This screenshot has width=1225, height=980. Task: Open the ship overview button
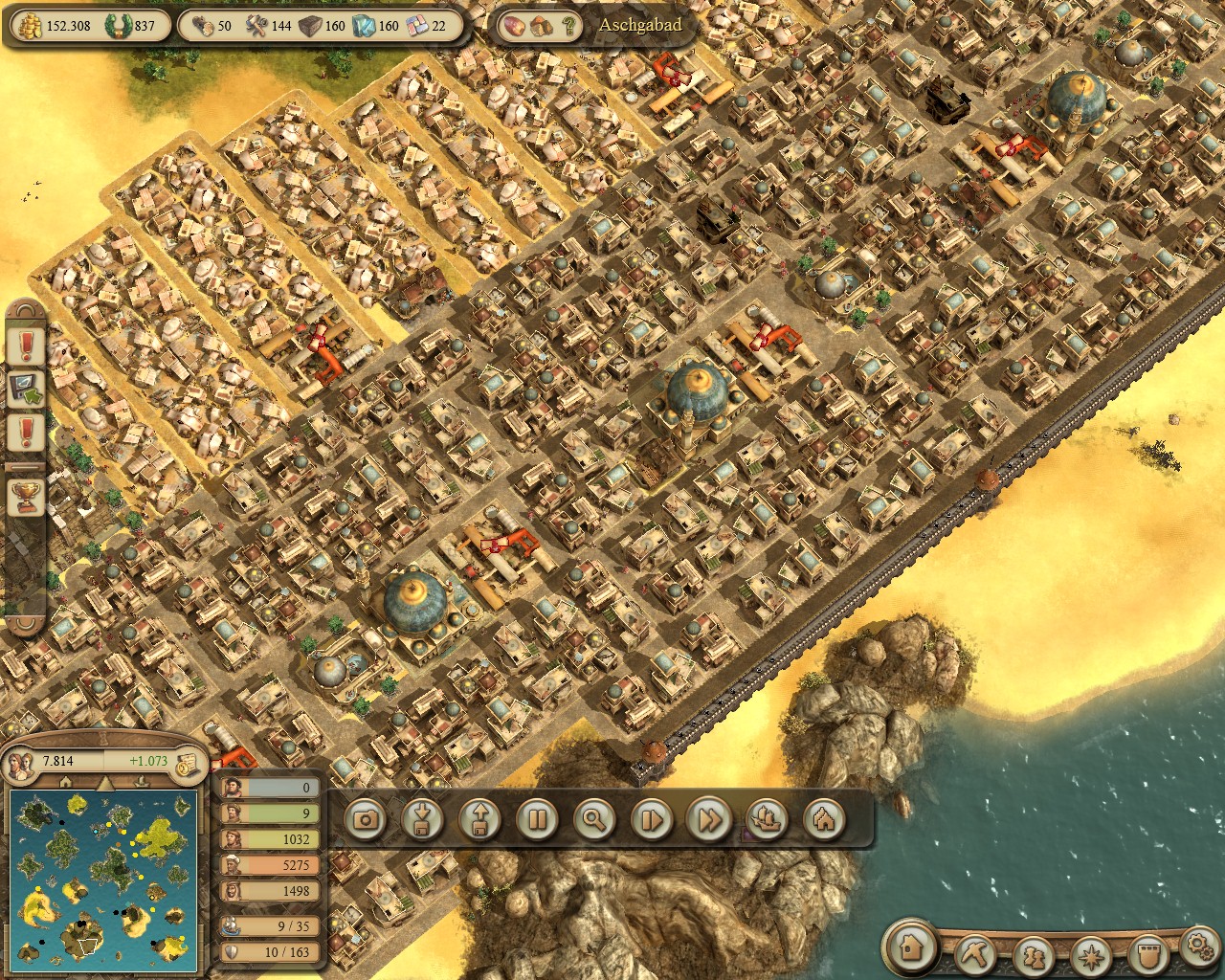coord(767,819)
